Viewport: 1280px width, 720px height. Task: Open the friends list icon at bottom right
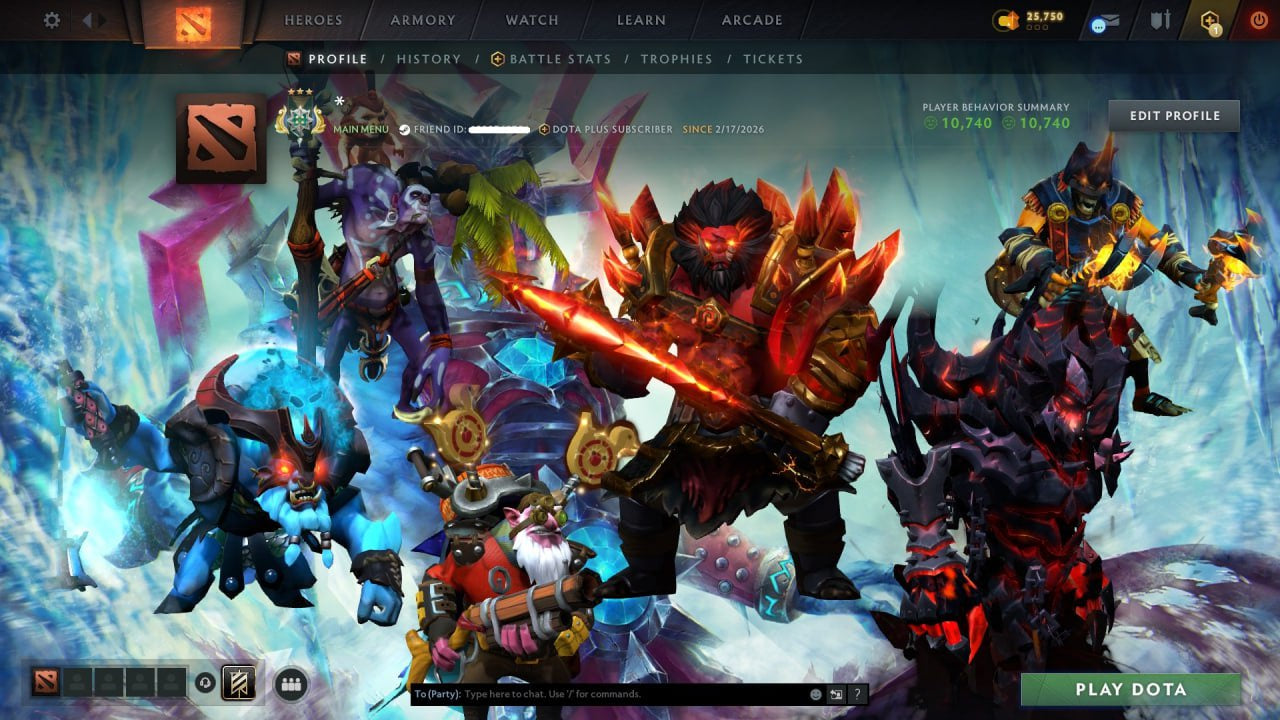coord(289,685)
